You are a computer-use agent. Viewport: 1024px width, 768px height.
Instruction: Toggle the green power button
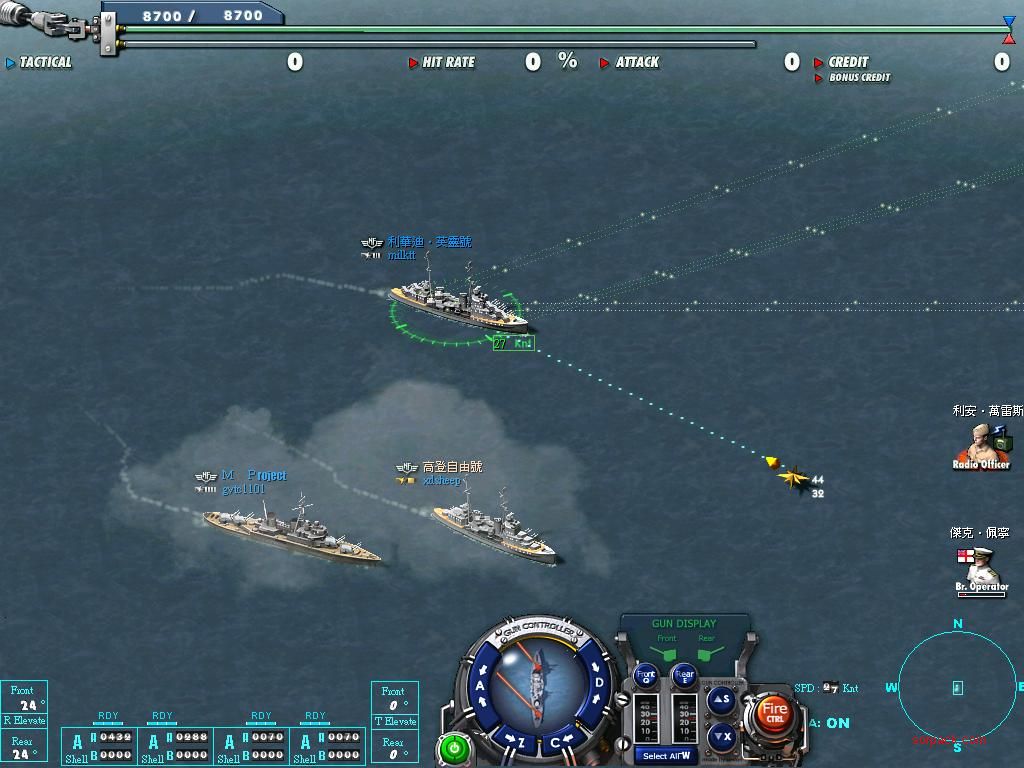coord(454,747)
